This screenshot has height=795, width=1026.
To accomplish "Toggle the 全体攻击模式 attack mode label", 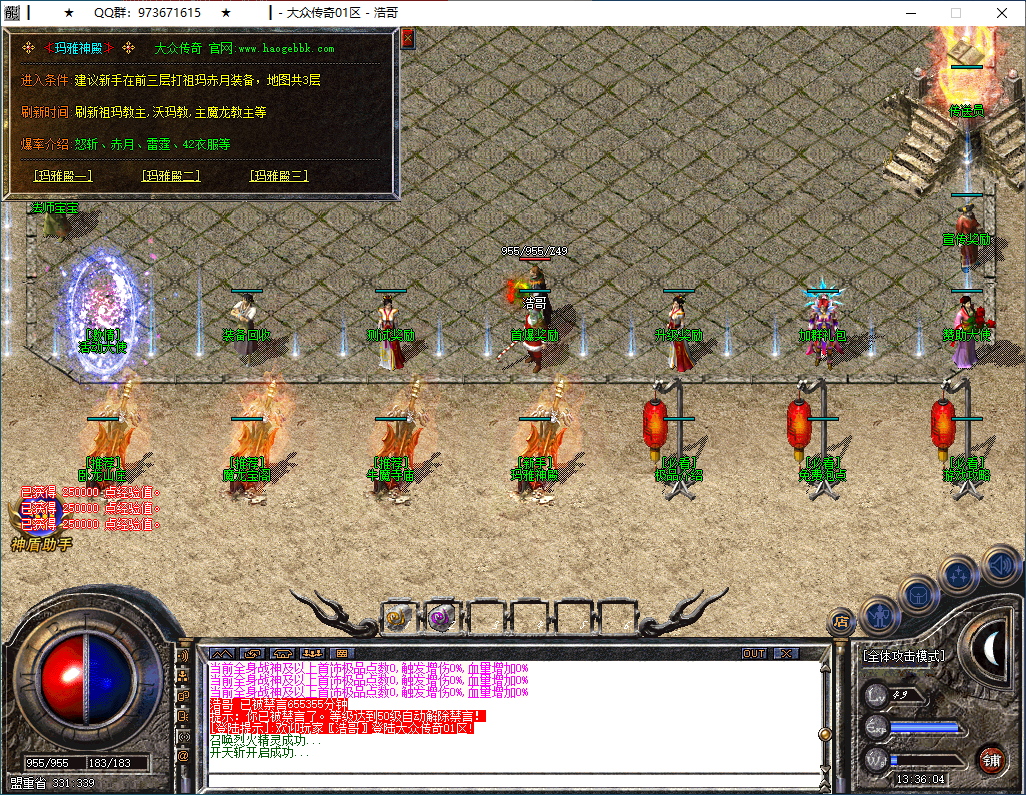I will click(903, 656).
